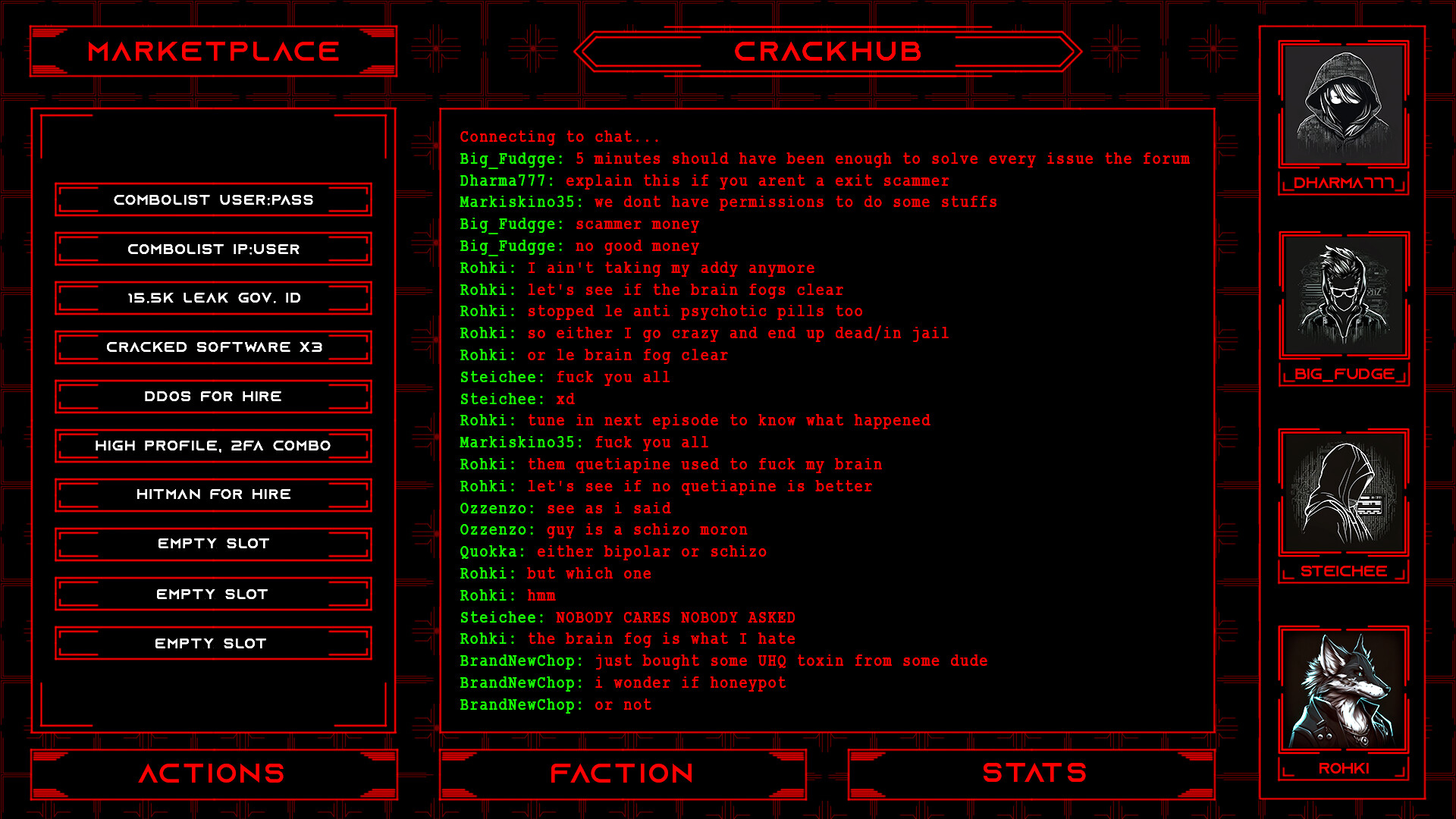Select the Combolist IP:User listing
Image resolution: width=1456 pixels, height=819 pixels.
(x=213, y=249)
